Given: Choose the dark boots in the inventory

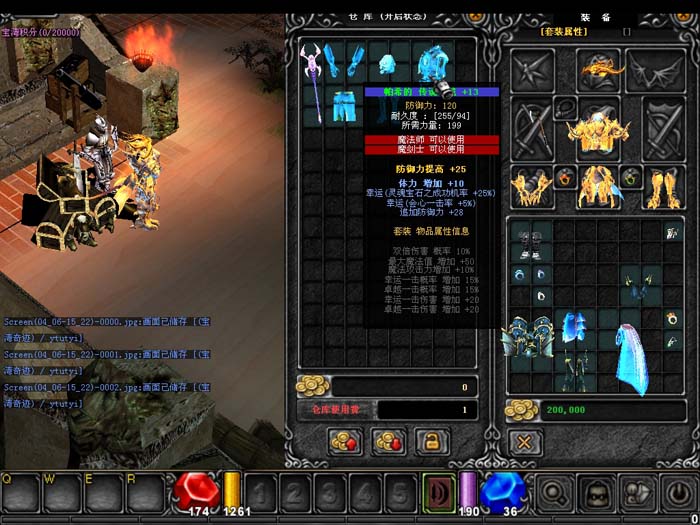Looking at the screenshot, I should [x=530, y=243].
